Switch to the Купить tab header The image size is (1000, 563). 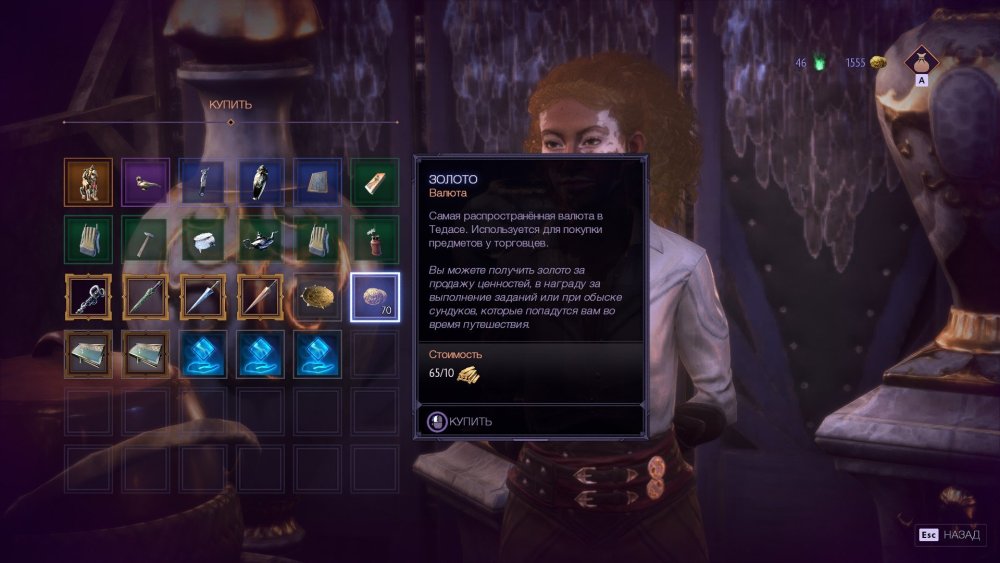(230, 104)
